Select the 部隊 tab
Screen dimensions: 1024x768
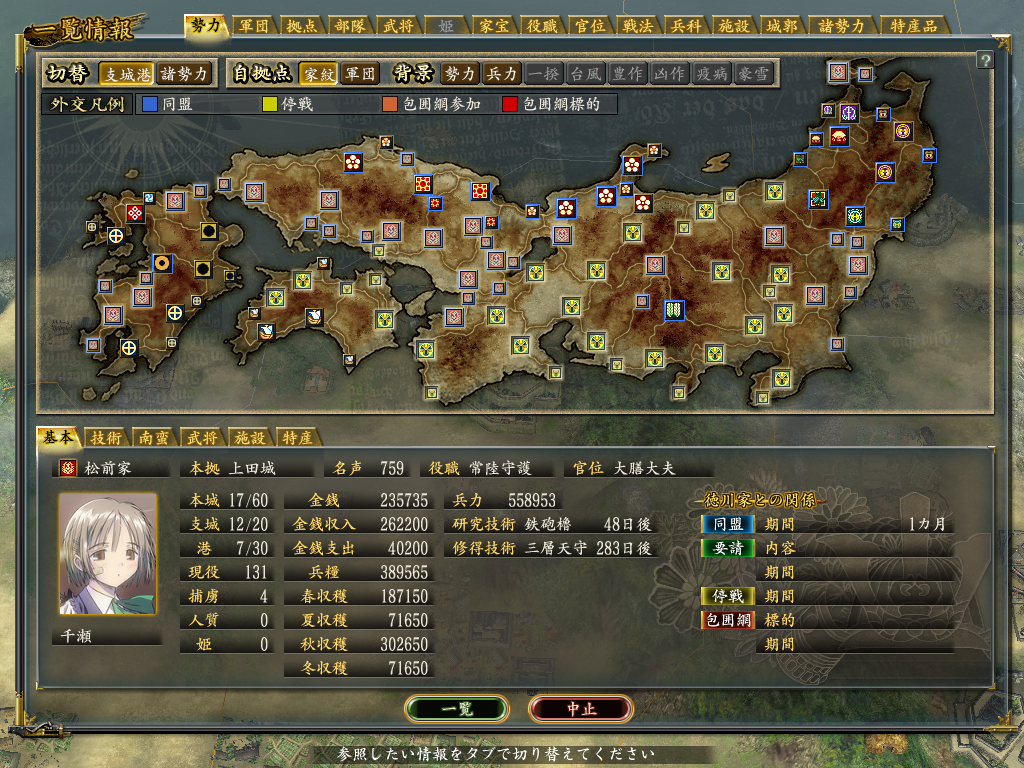[x=352, y=26]
